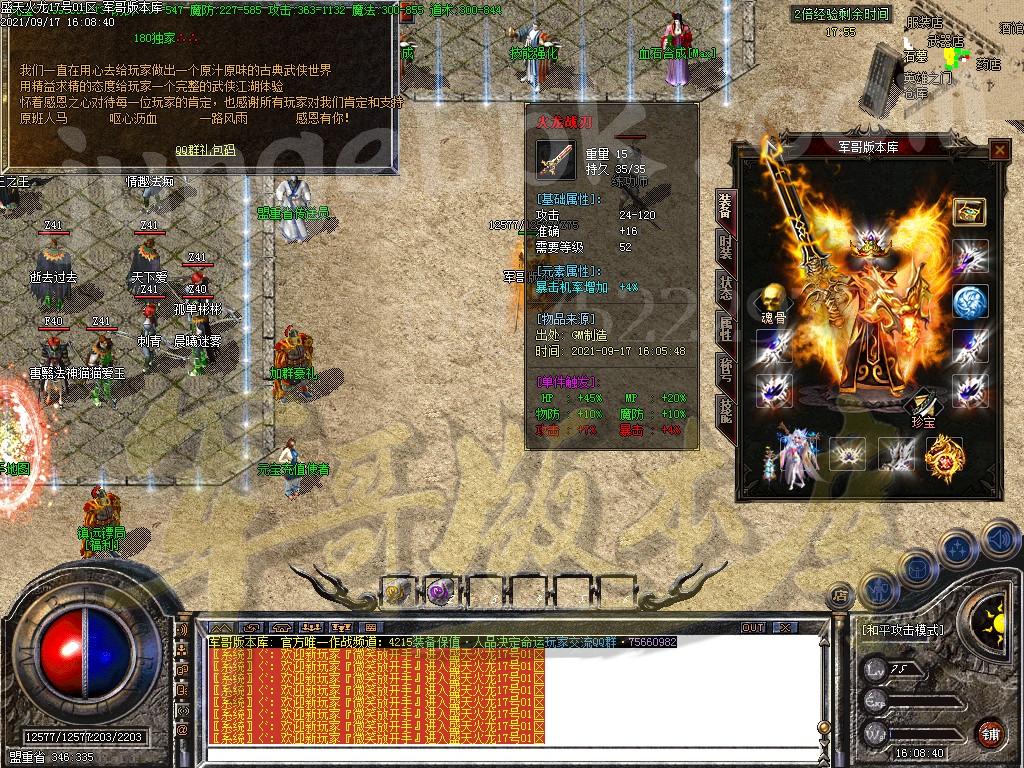Open the red 铺 shop button

(x=989, y=733)
